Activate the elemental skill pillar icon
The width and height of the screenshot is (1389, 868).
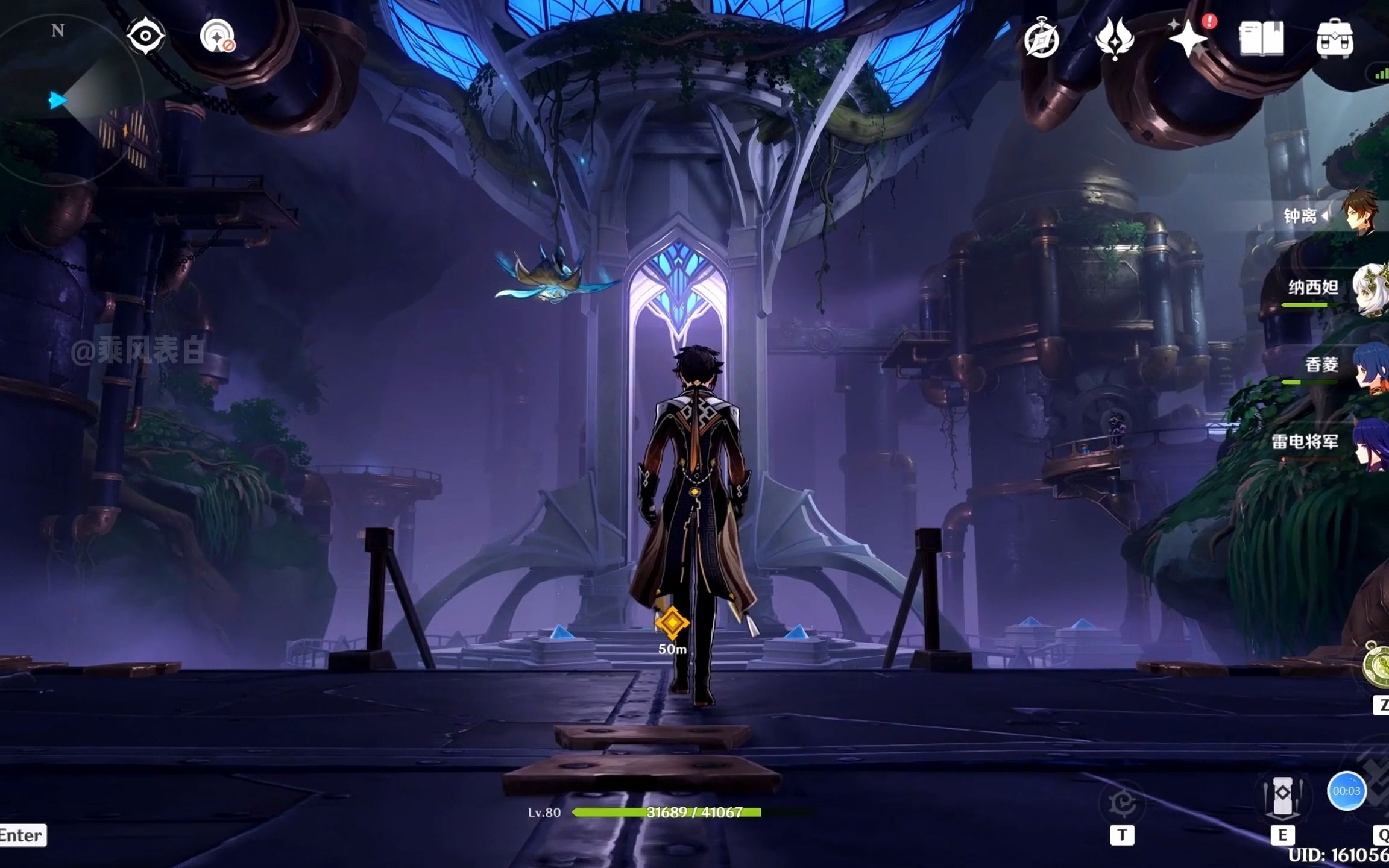pos(1282,796)
